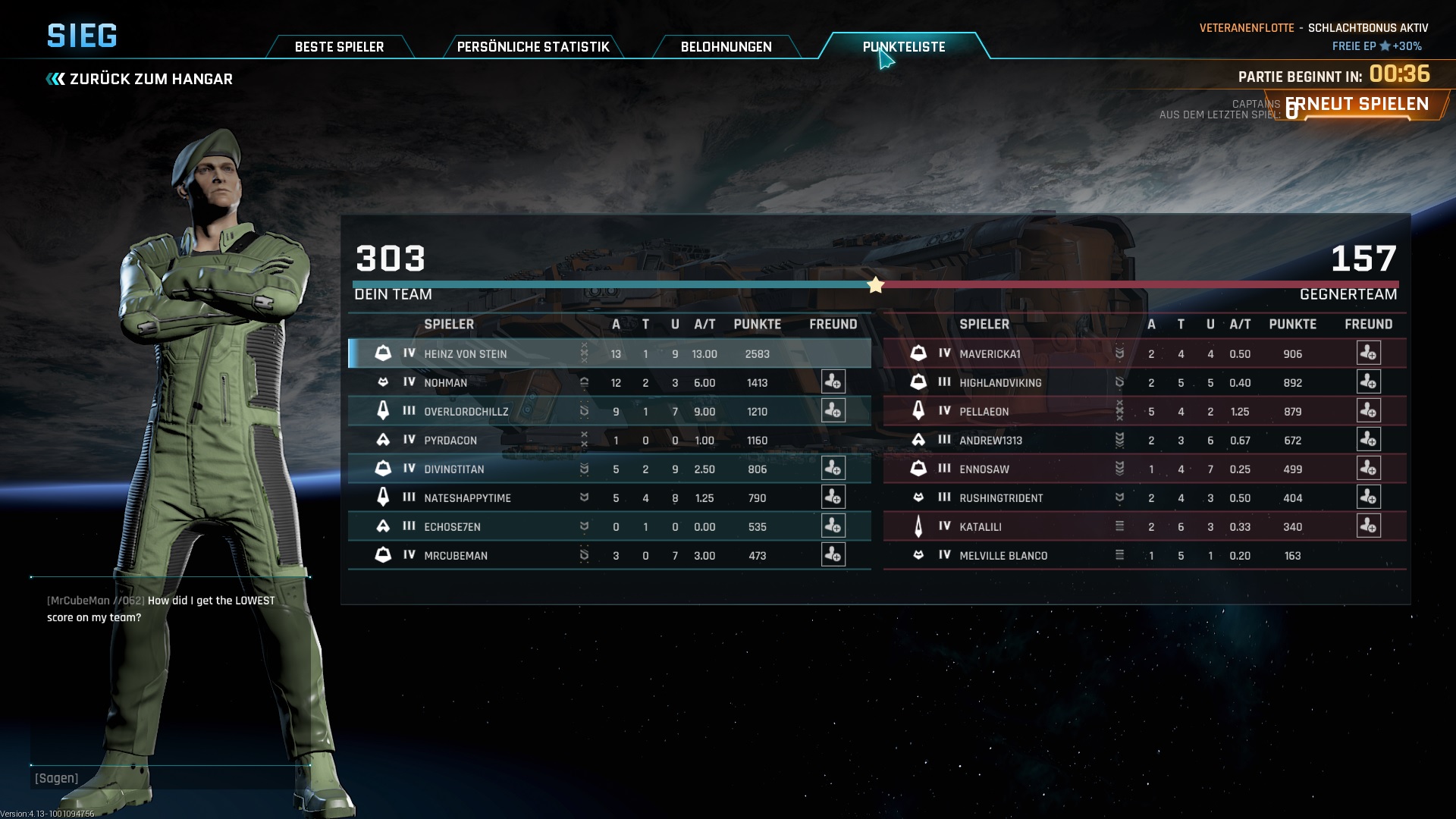Add MrCubeMan as a friend
The width and height of the screenshot is (1456, 819).
(x=833, y=555)
